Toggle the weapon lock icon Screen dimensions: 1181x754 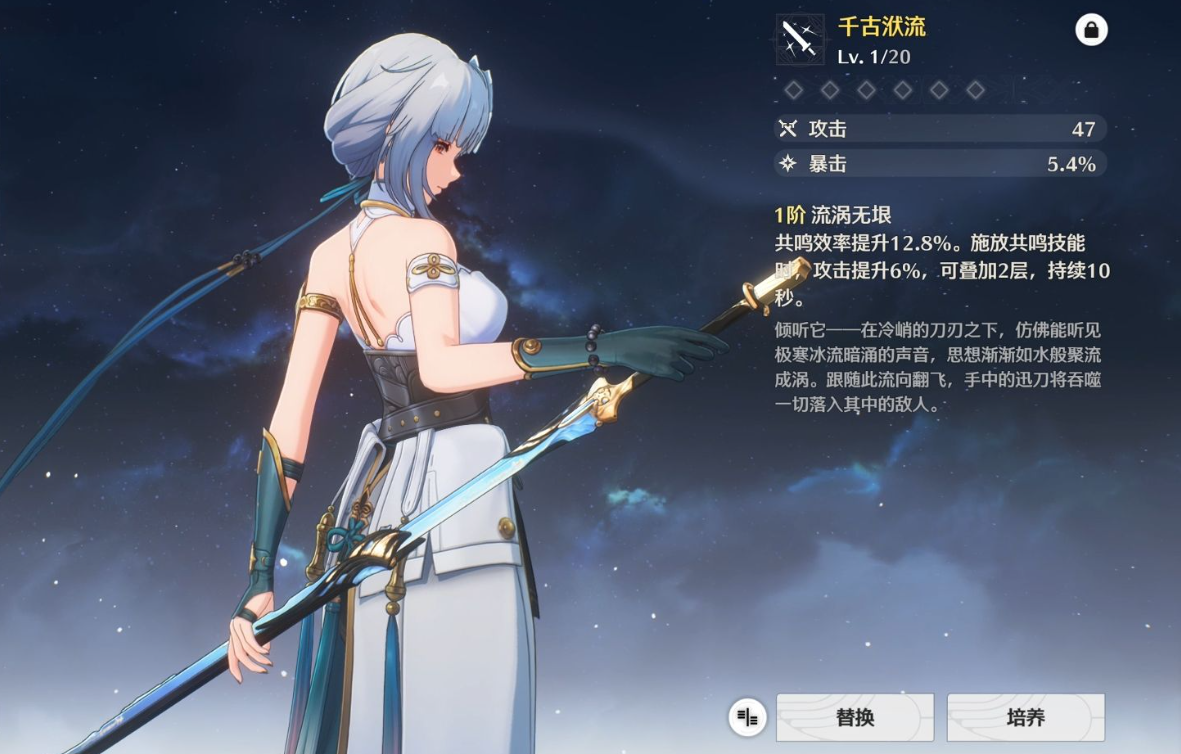(x=1091, y=30)
